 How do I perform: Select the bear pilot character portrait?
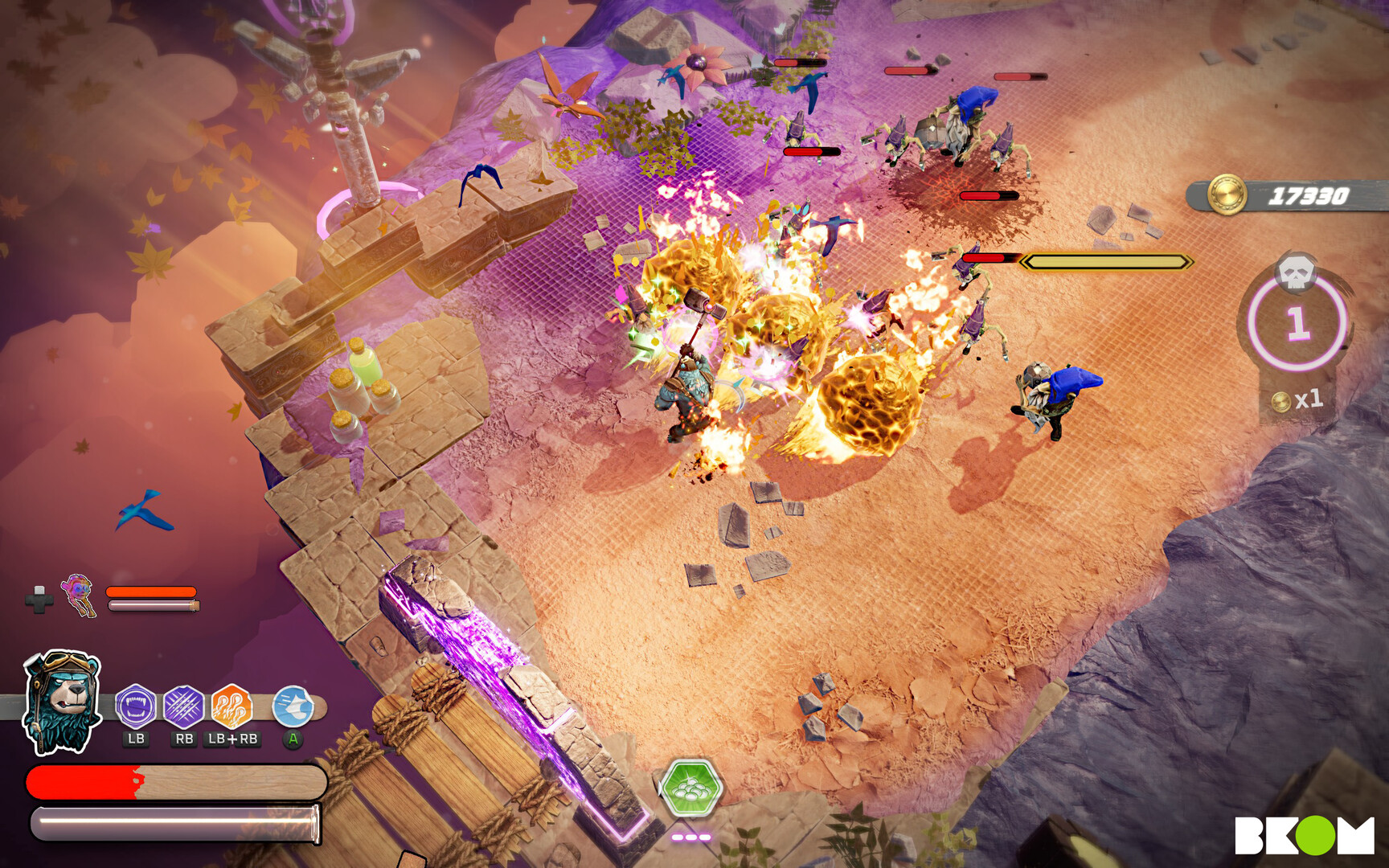pos(63,702)
